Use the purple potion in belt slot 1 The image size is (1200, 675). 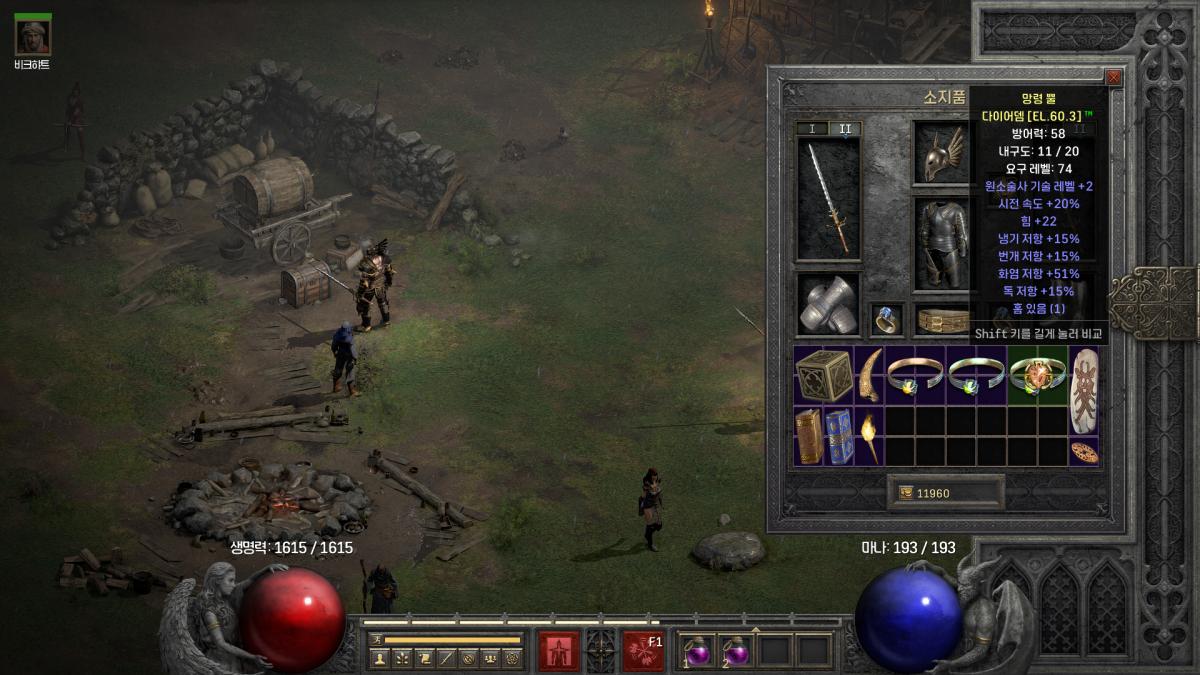pyautogui.click(x=697, y=651)
